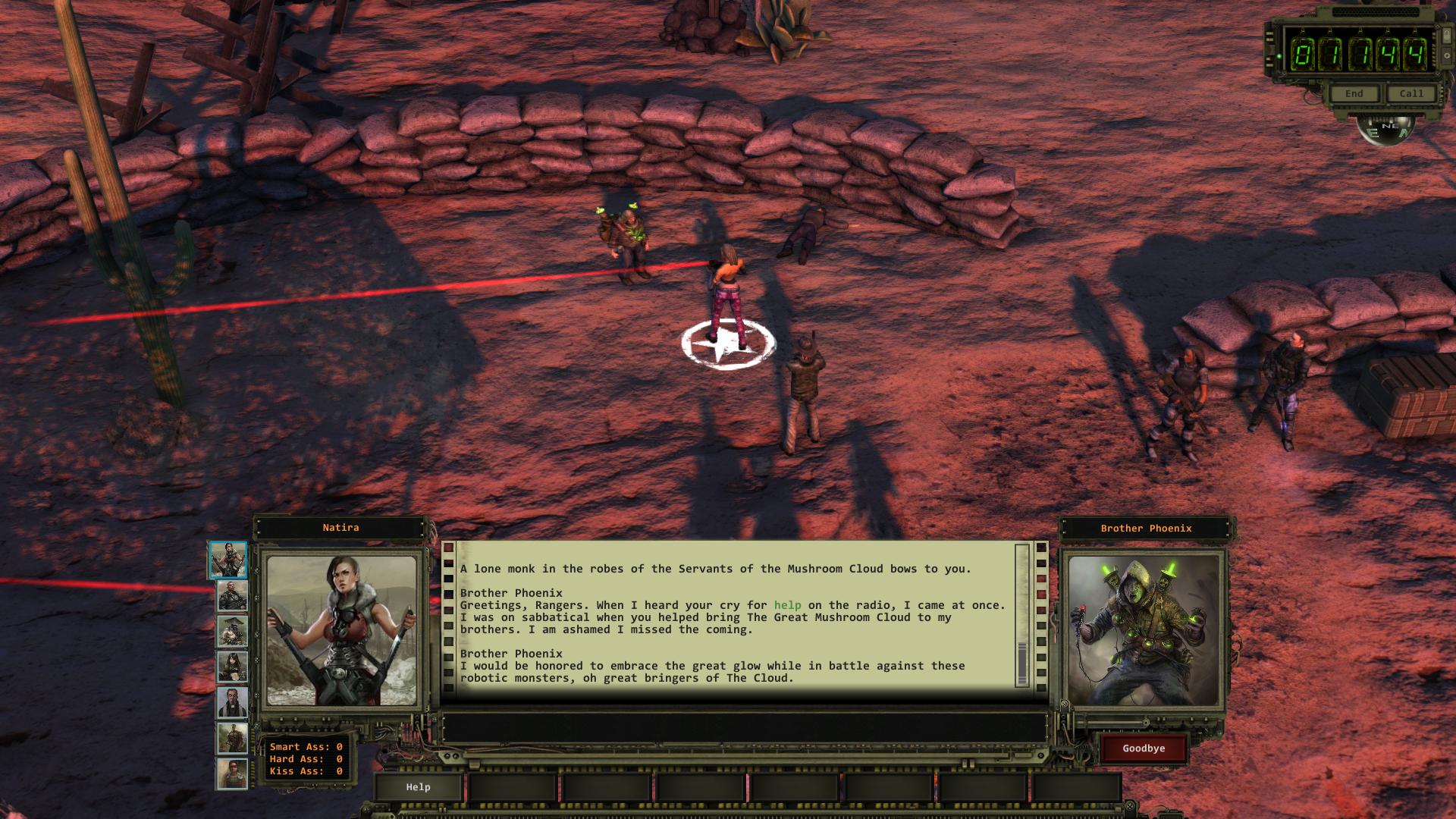Click the compass globe under the timer
This screenshot has height=819, width=1456.
[1385, 129]
